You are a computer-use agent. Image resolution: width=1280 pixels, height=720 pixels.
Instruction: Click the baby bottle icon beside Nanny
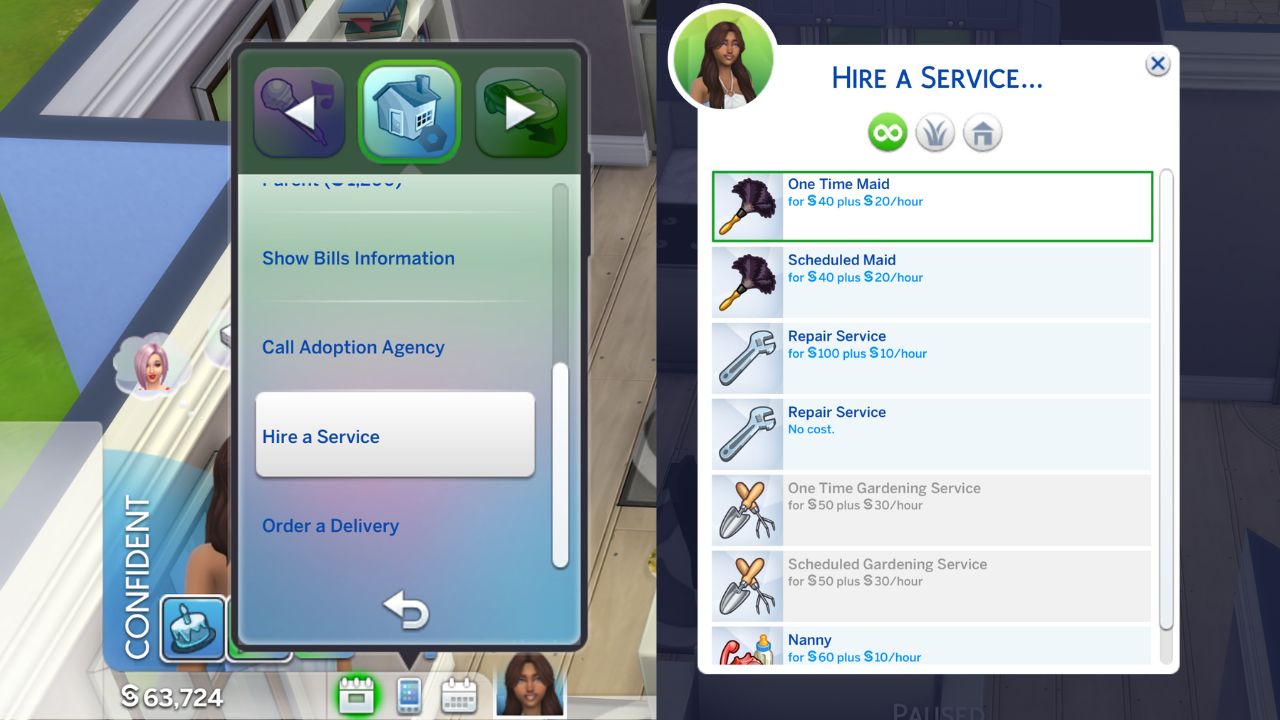coord(746,650)
